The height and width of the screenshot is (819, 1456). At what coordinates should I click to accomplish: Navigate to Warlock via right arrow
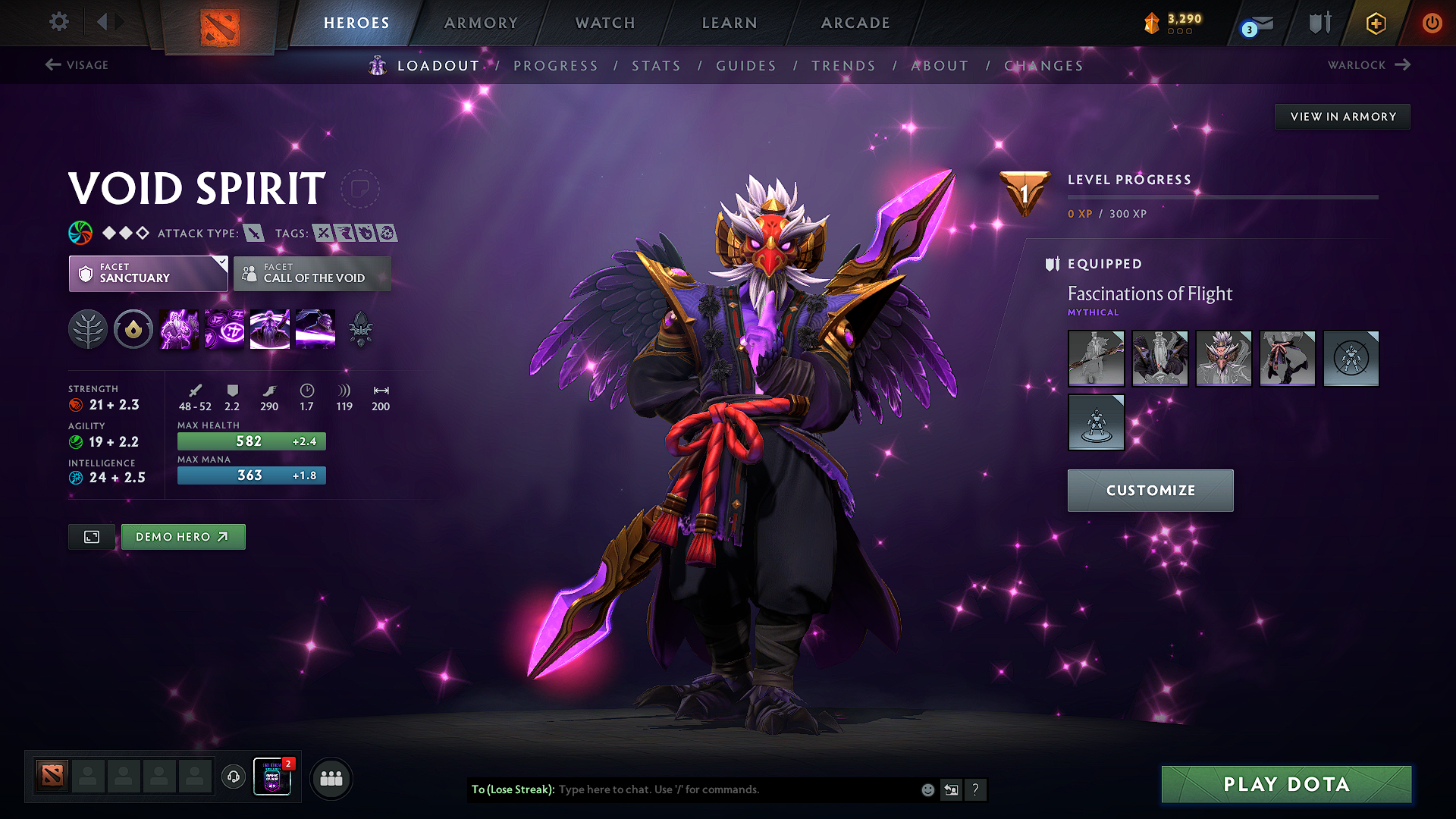click(1401, 64)
